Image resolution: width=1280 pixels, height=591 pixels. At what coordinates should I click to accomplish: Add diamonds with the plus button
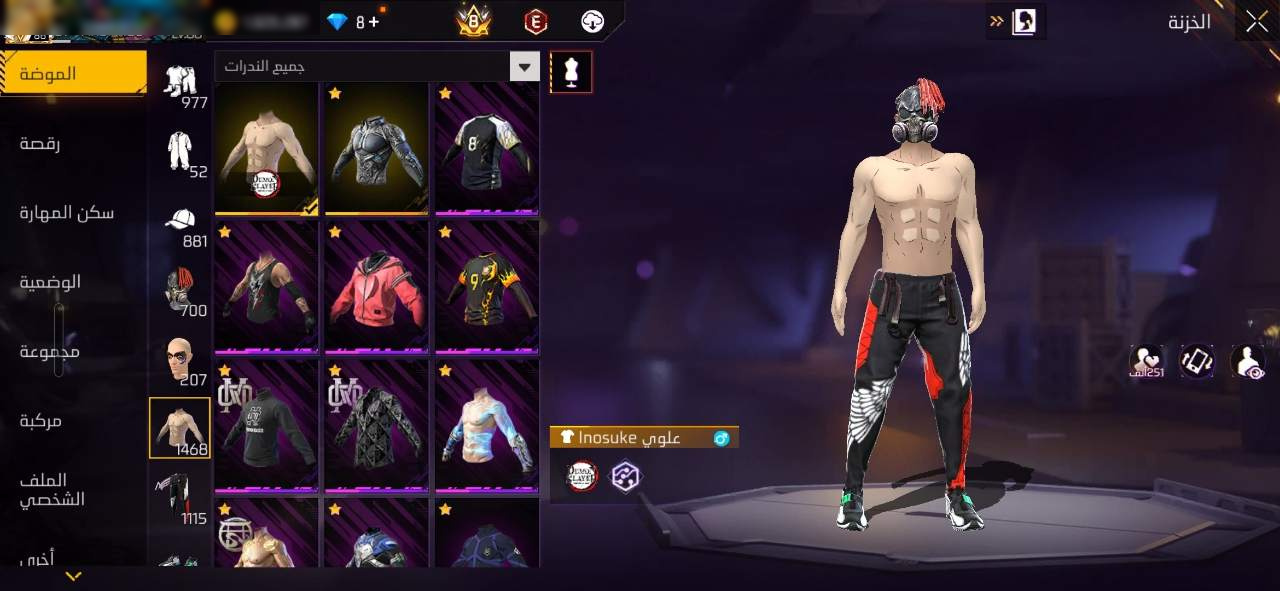pos(374,21)
